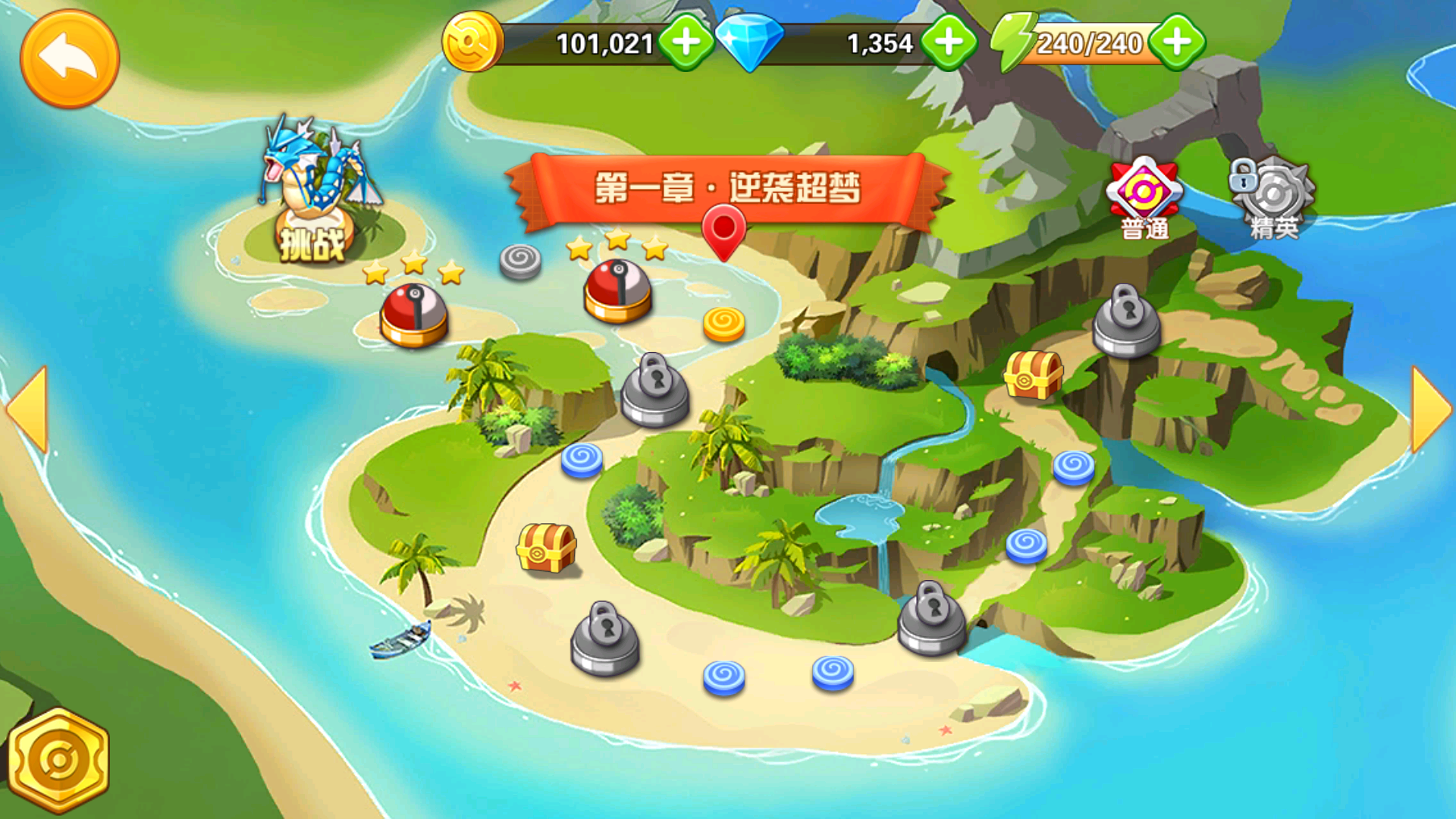
Task: Select the locked 精英 elite difficulty
Action: pos(1274,199)
